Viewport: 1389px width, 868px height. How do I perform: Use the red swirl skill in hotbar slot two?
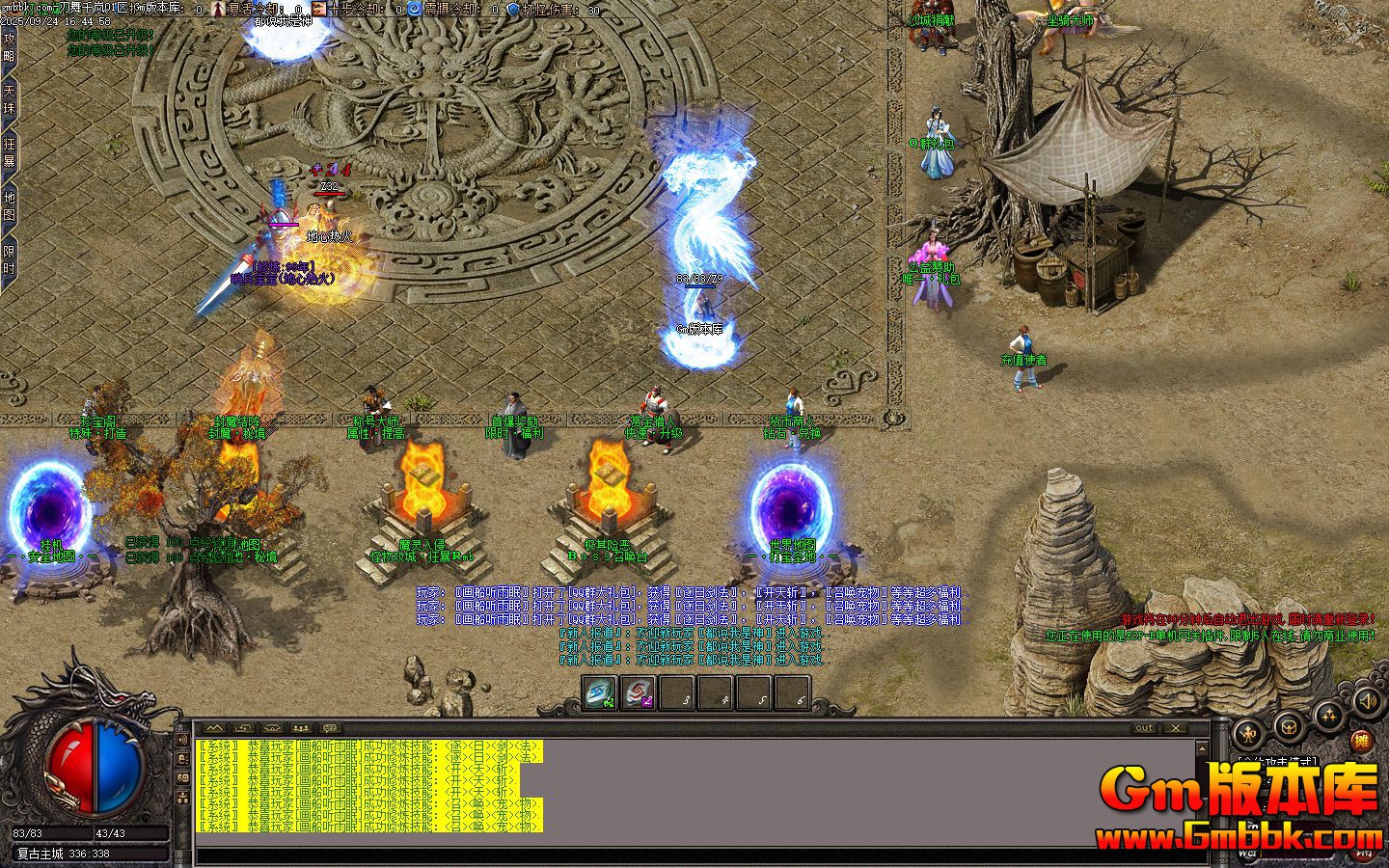(x=638, y=693)
